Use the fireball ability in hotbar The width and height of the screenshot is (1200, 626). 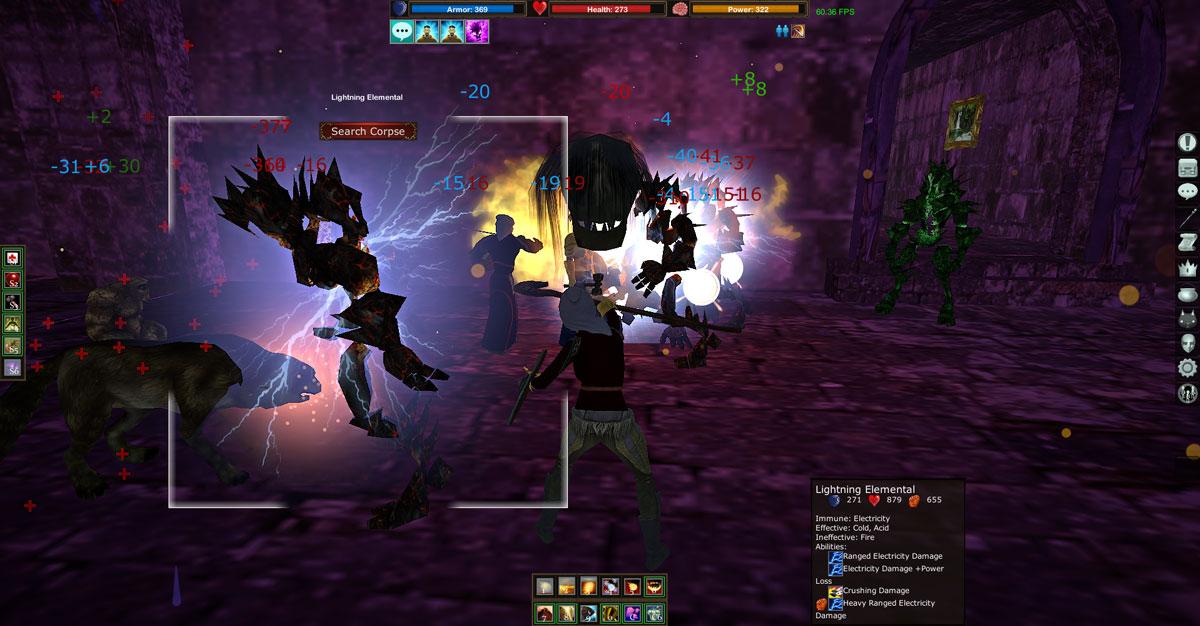[588, 586]
